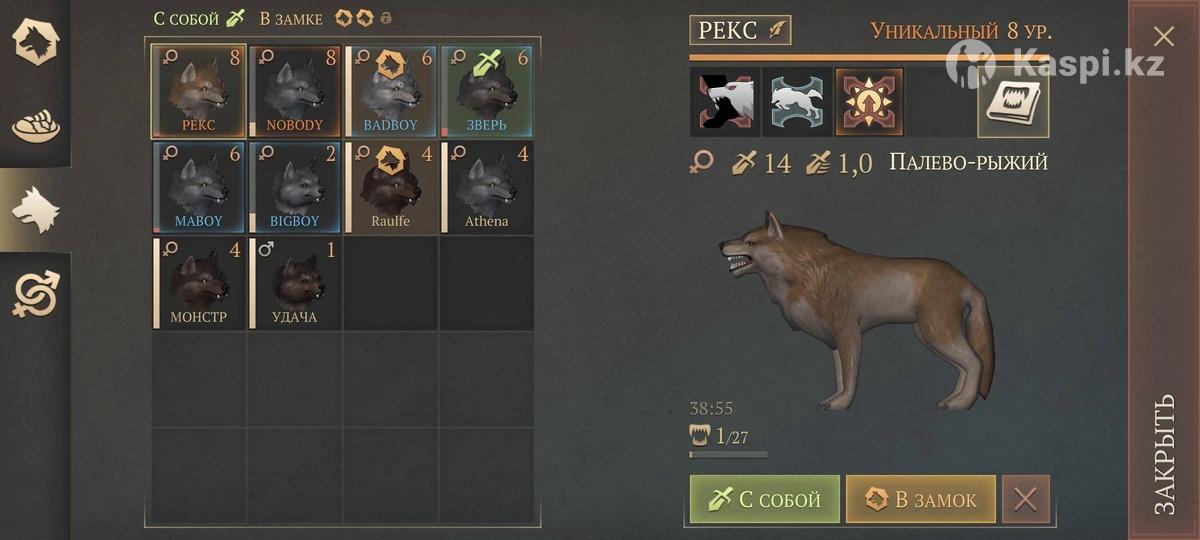Inspect the snarling white wolf skill icon
Image resolution: width=1200 pixels, height=540 pixels.
pos(724,102)
